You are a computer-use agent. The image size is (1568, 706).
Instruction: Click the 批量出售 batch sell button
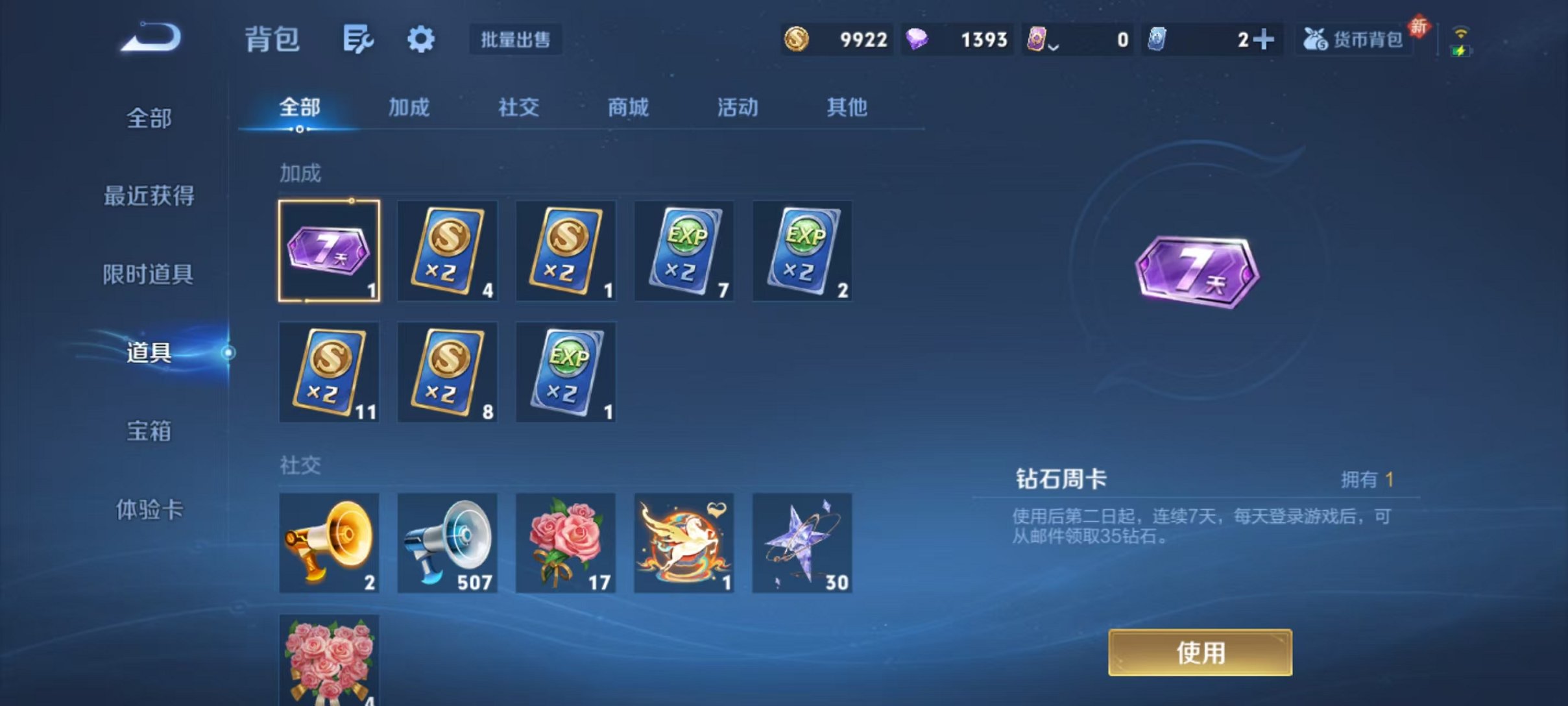pyautogui.click(x=516, y=40)
